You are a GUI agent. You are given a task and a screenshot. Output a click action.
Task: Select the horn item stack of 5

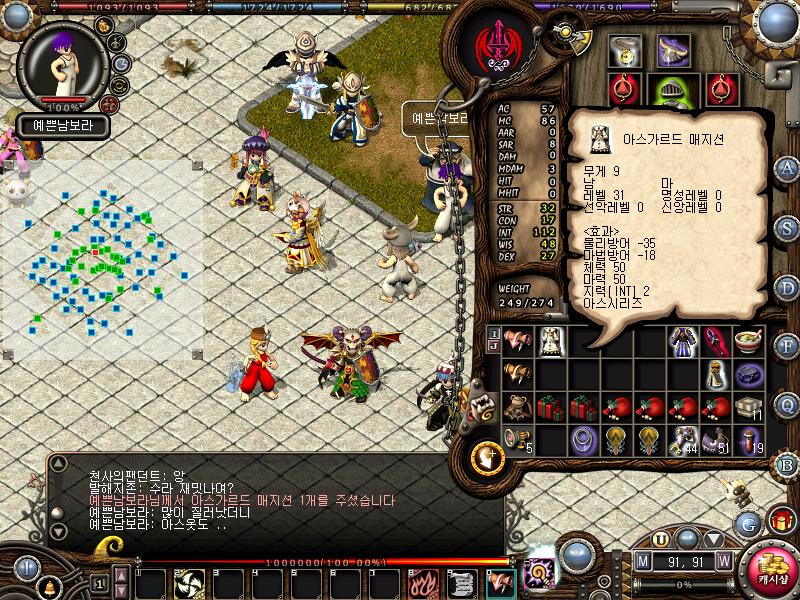[517, 440]
